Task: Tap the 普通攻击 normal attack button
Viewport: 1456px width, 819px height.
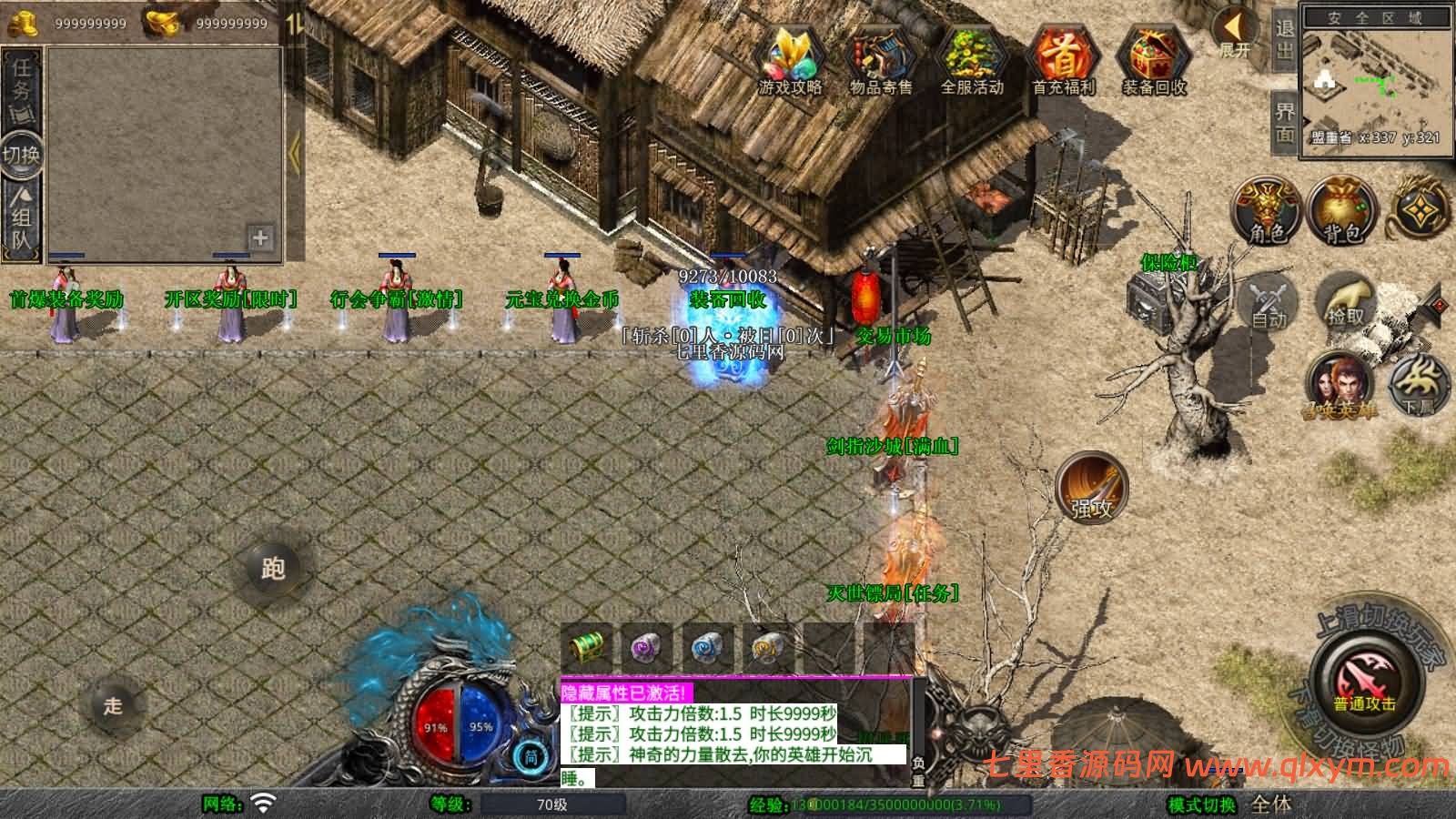Action: 1364,682
